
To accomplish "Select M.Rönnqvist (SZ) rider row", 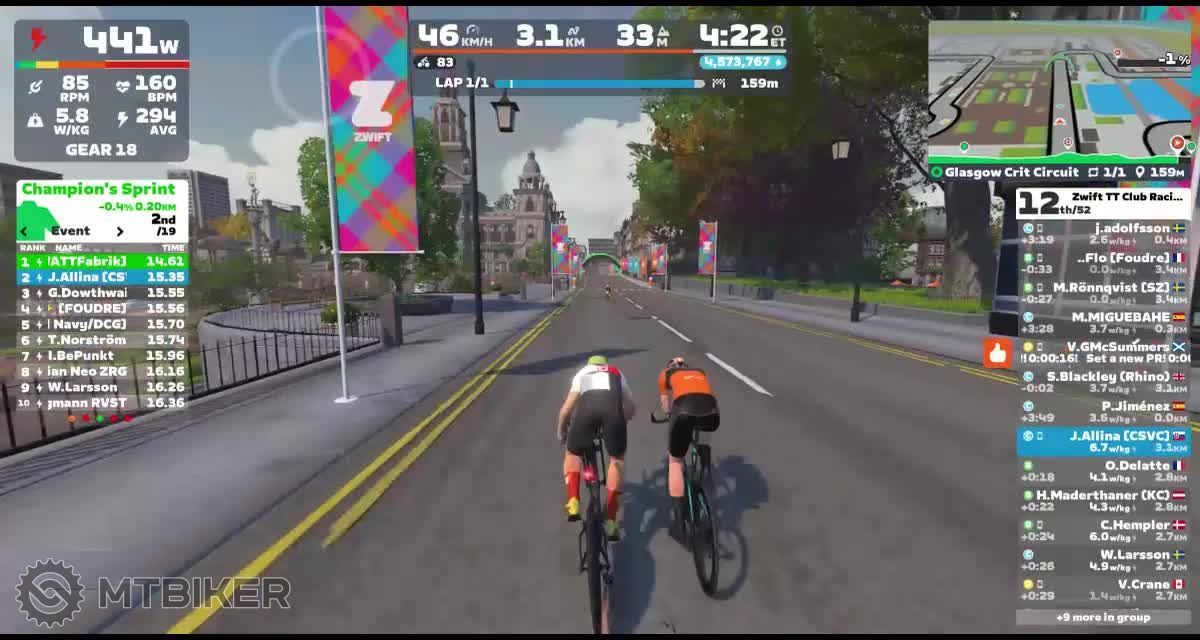I will point(1103,293).
